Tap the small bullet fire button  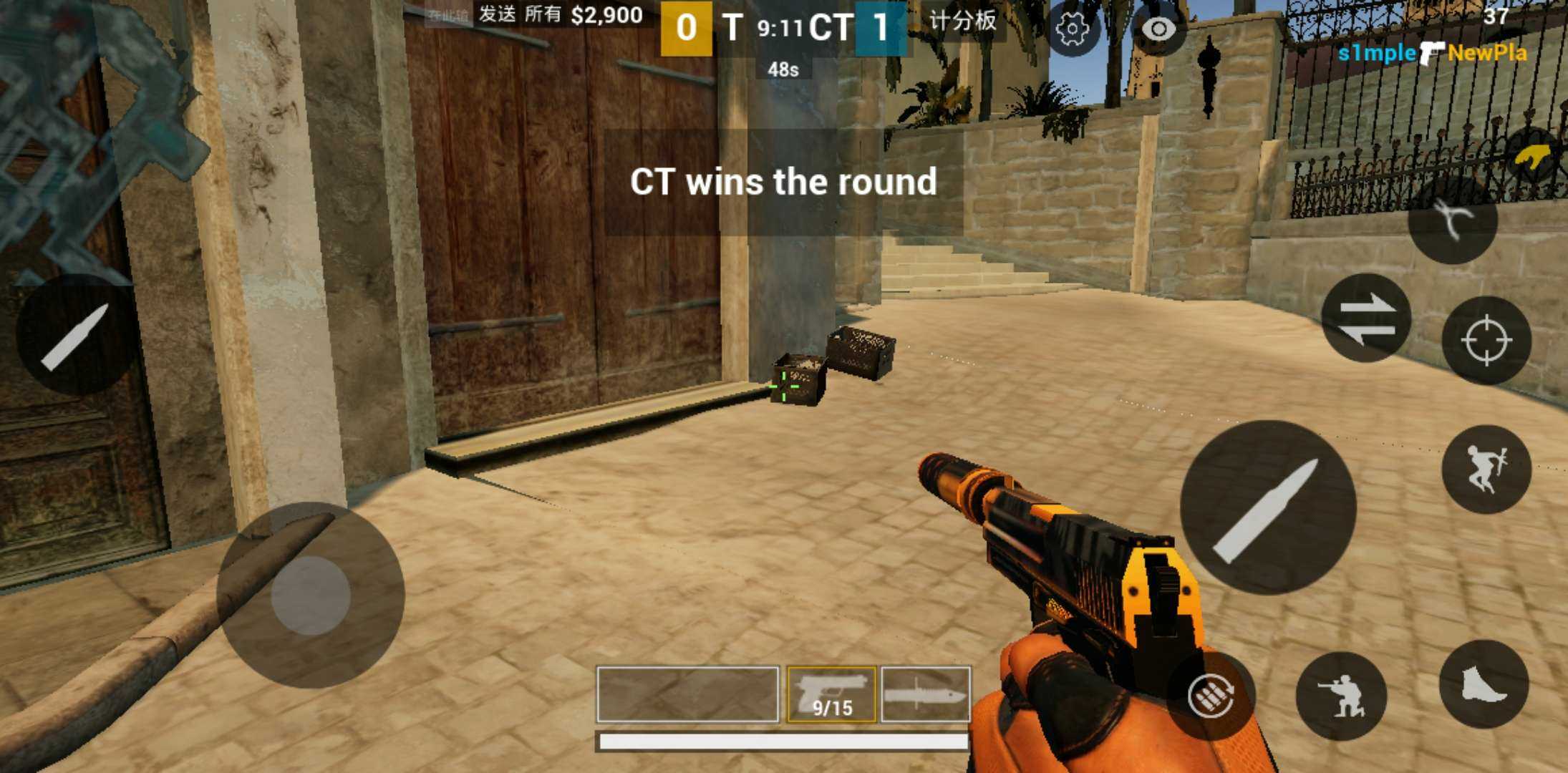[x=75, y=335]
